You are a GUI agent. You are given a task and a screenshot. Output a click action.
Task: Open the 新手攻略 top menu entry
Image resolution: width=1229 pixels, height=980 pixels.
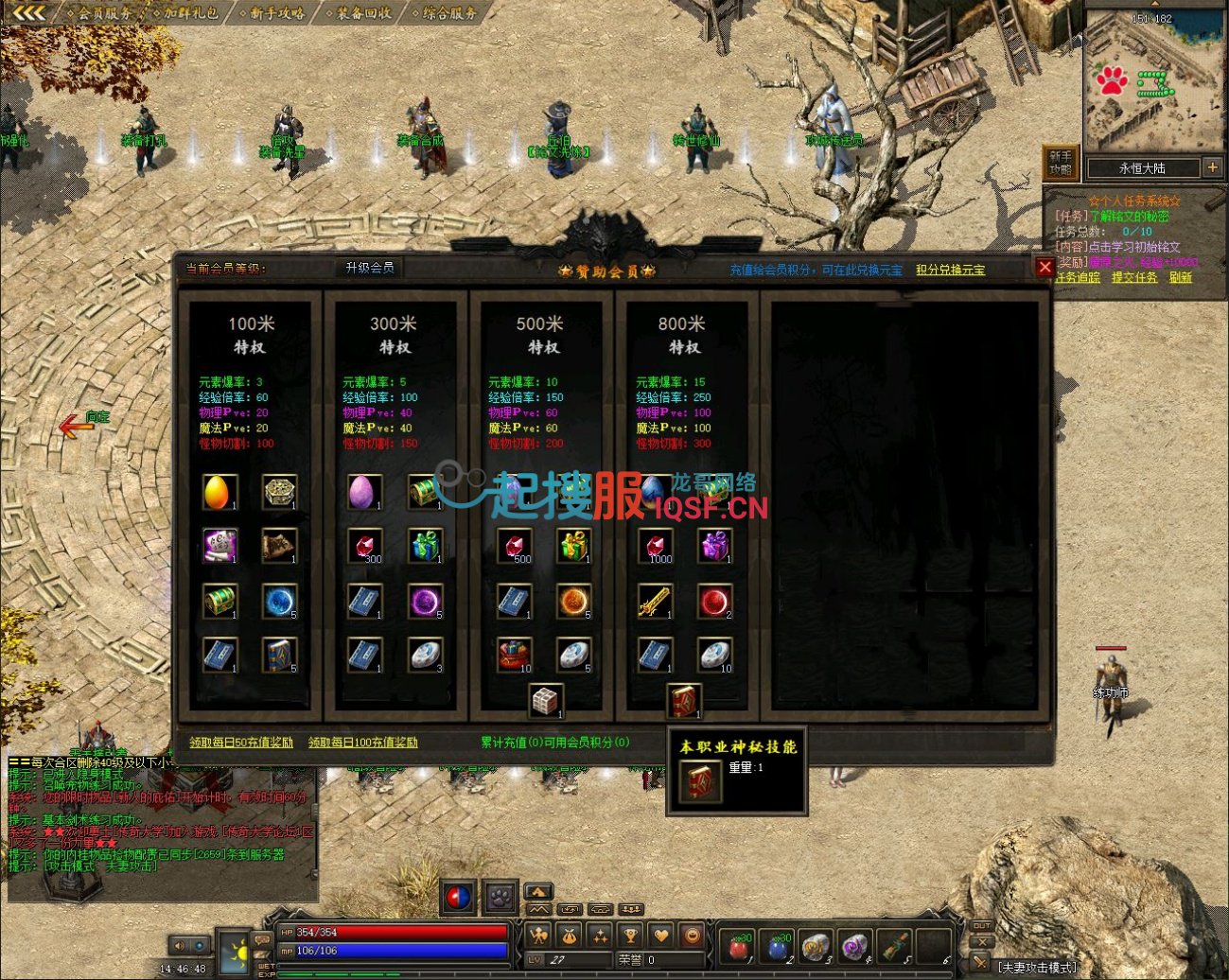point(277,13)
